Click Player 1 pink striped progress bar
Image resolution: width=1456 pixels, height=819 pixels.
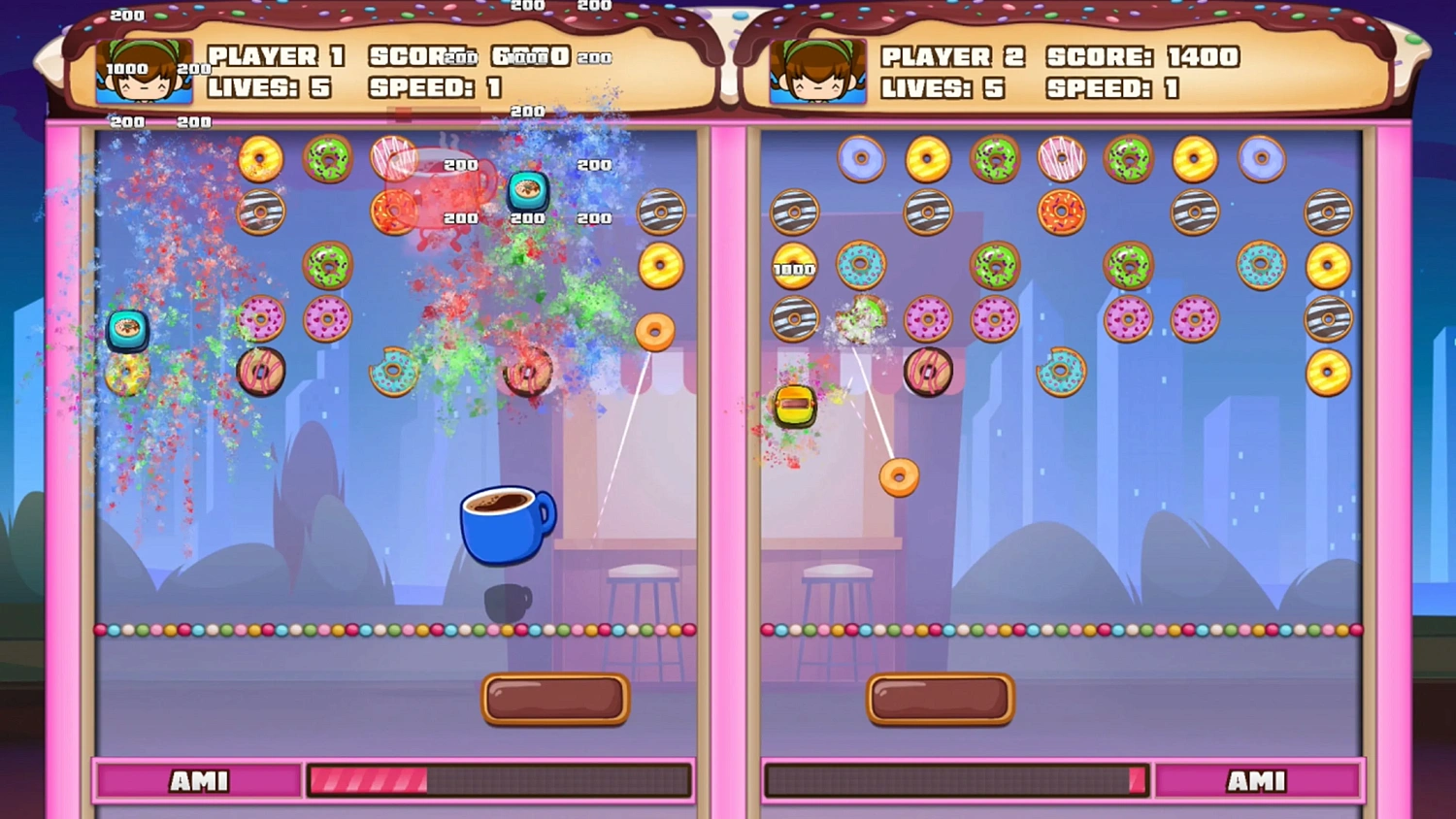tap(369, 779)
